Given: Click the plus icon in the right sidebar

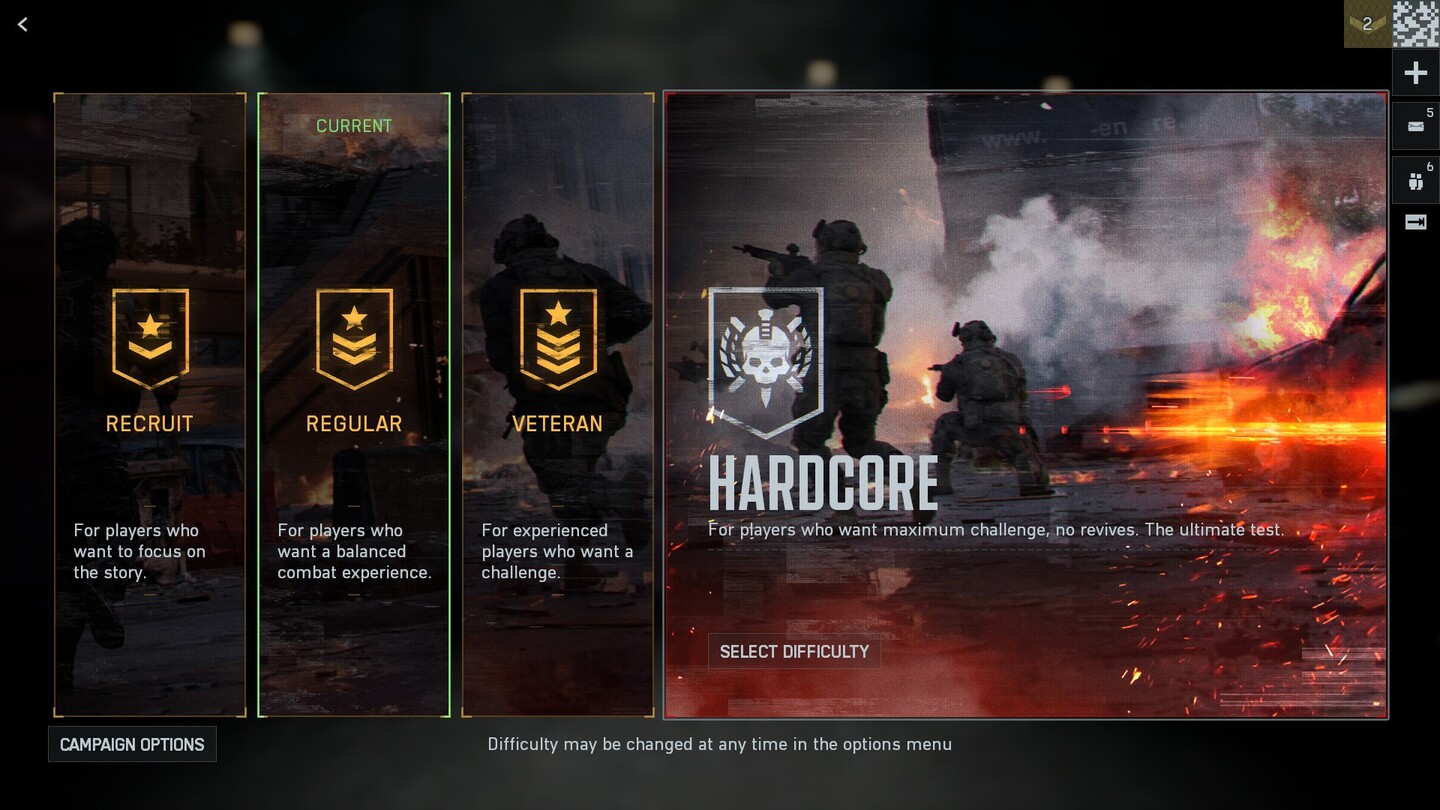Looking at the screenshot, I should coord(1415,72).
